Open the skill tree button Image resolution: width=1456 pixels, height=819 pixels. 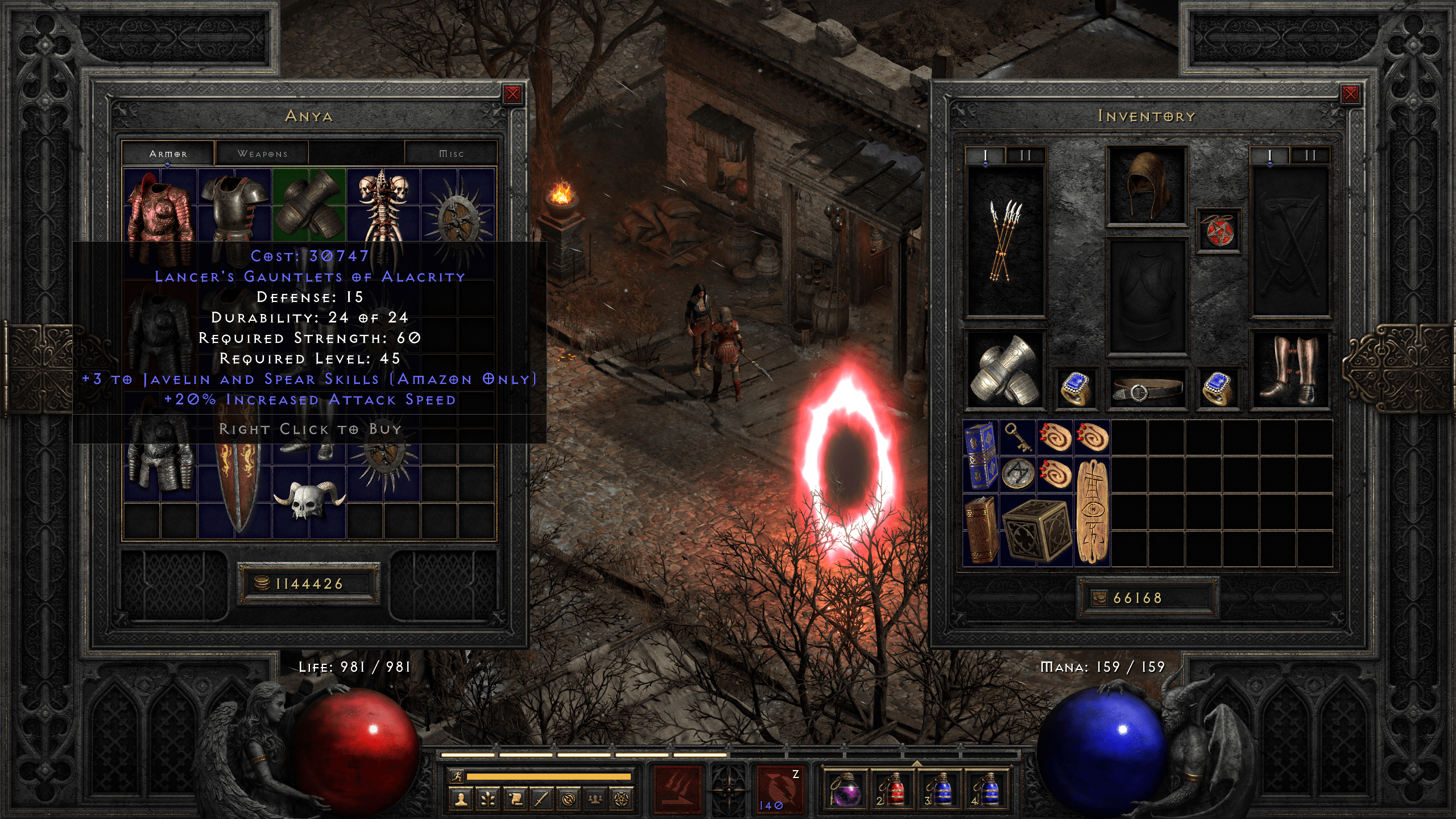(x=488, y=800)
